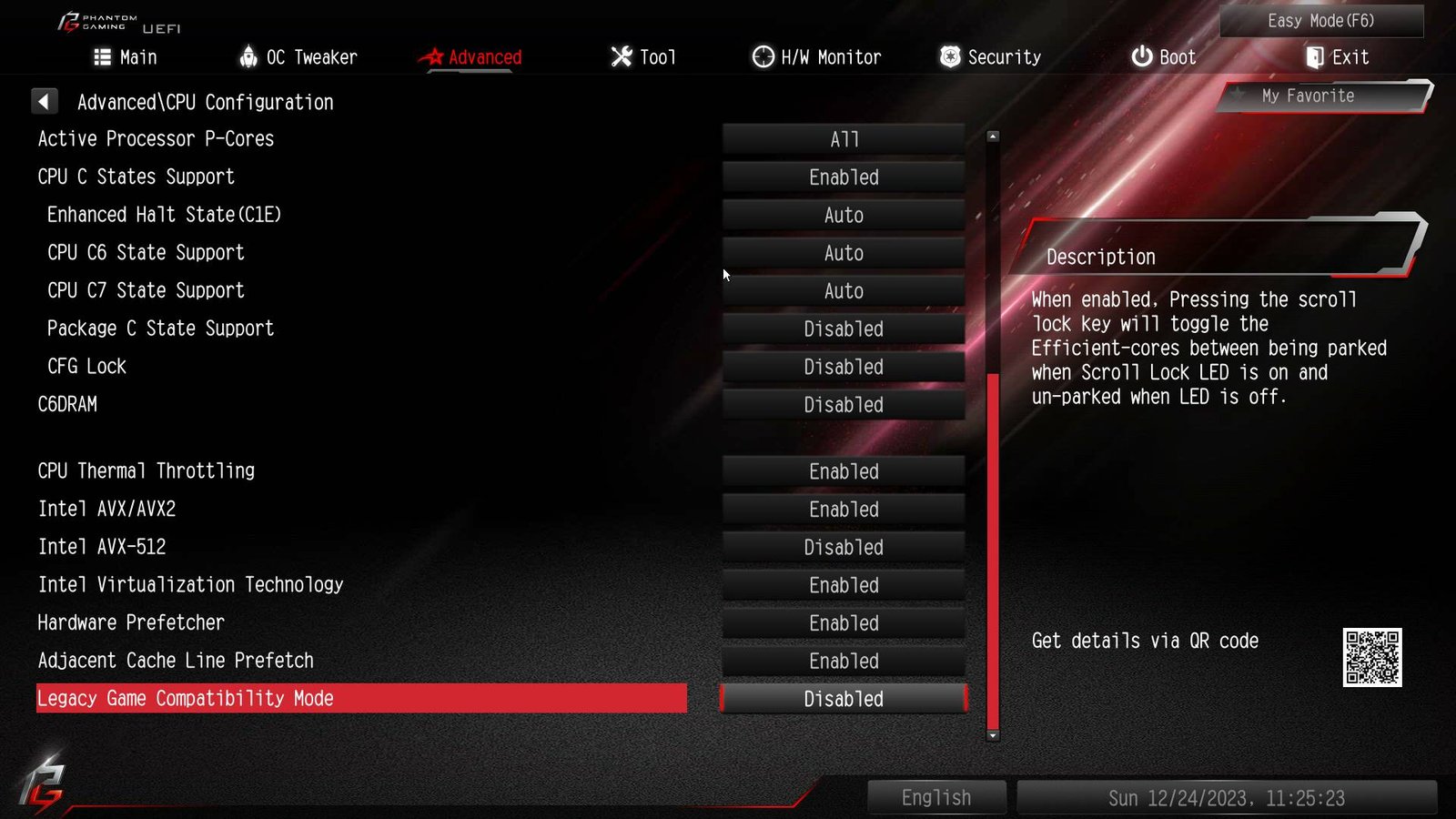Select the Legacy Game Compatibility Mode value

pyautogui.click(x=844, y=699)
